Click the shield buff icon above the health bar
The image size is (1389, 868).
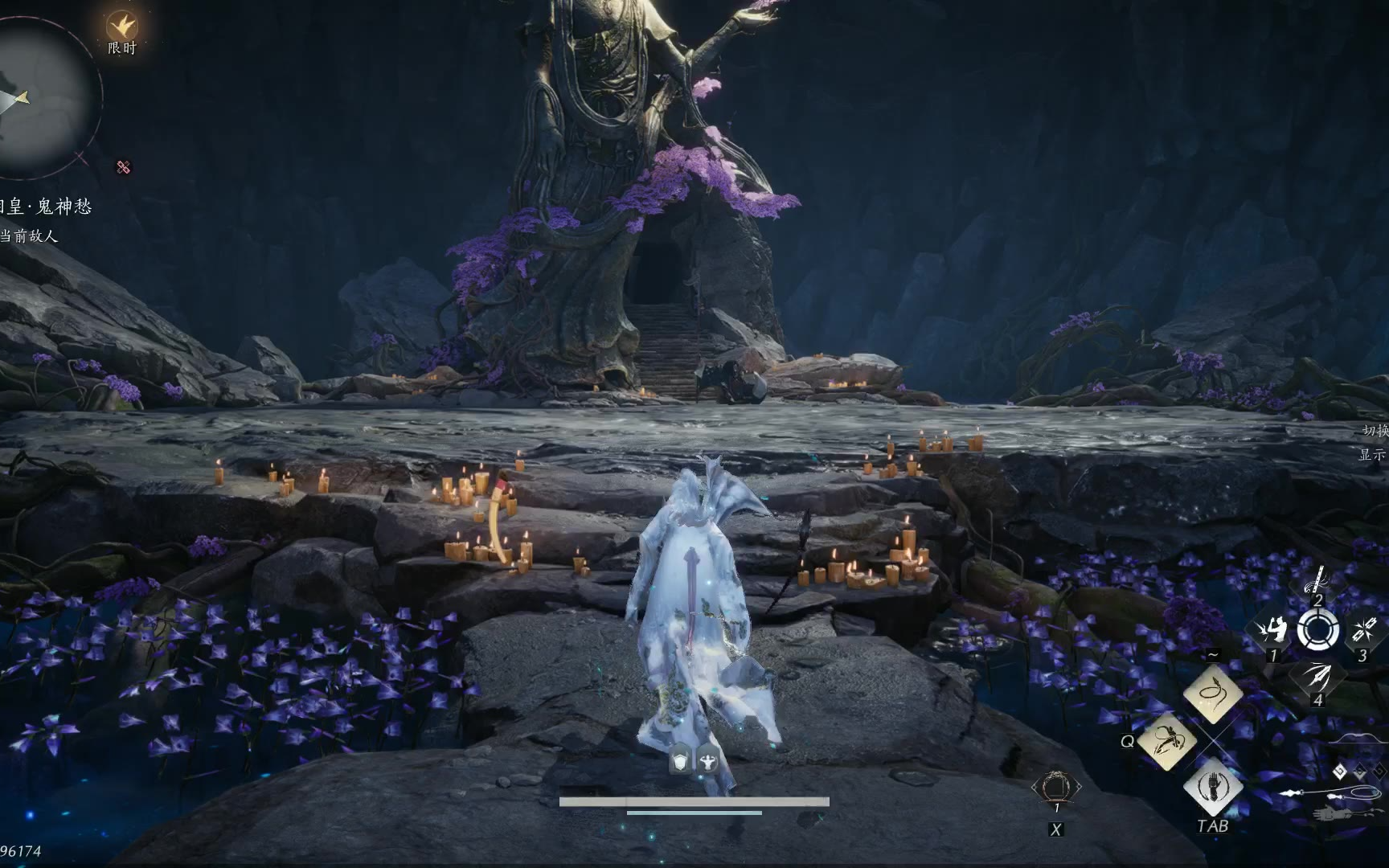pos(681,760)
